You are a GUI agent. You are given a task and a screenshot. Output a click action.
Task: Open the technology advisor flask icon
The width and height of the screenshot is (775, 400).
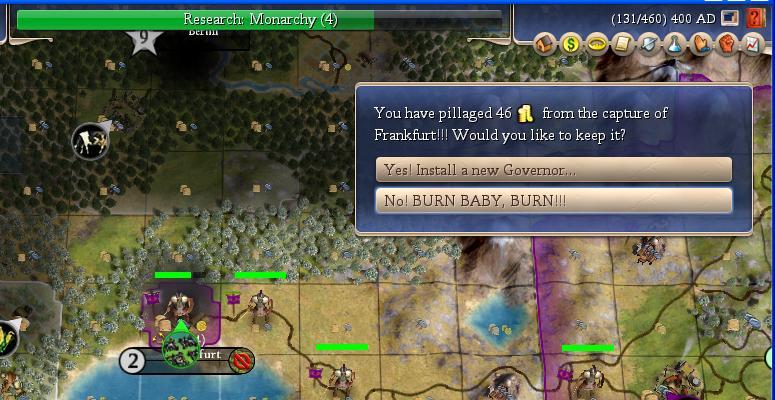pyautogui.click(x=675, y=43)
